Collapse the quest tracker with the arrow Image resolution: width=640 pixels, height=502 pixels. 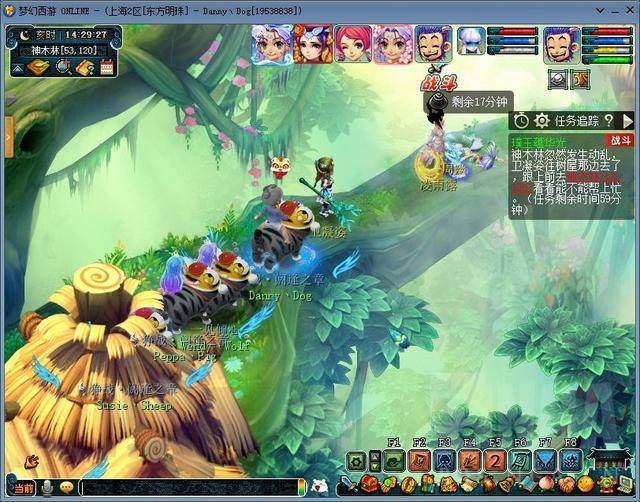627,120
